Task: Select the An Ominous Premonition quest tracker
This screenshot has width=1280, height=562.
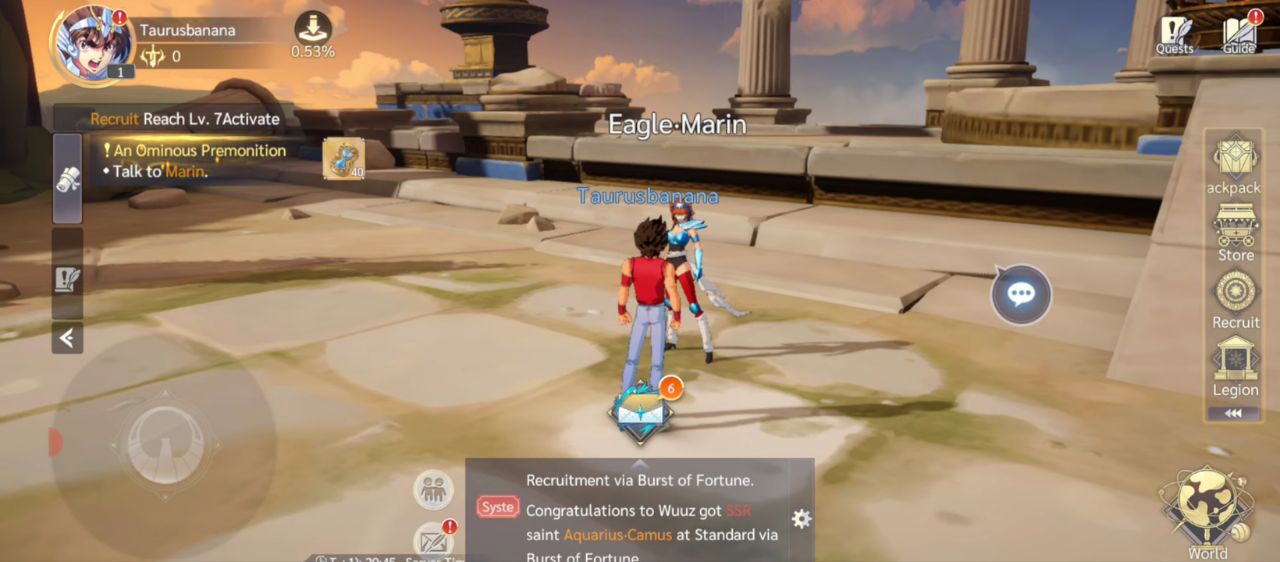Action: 200,151
